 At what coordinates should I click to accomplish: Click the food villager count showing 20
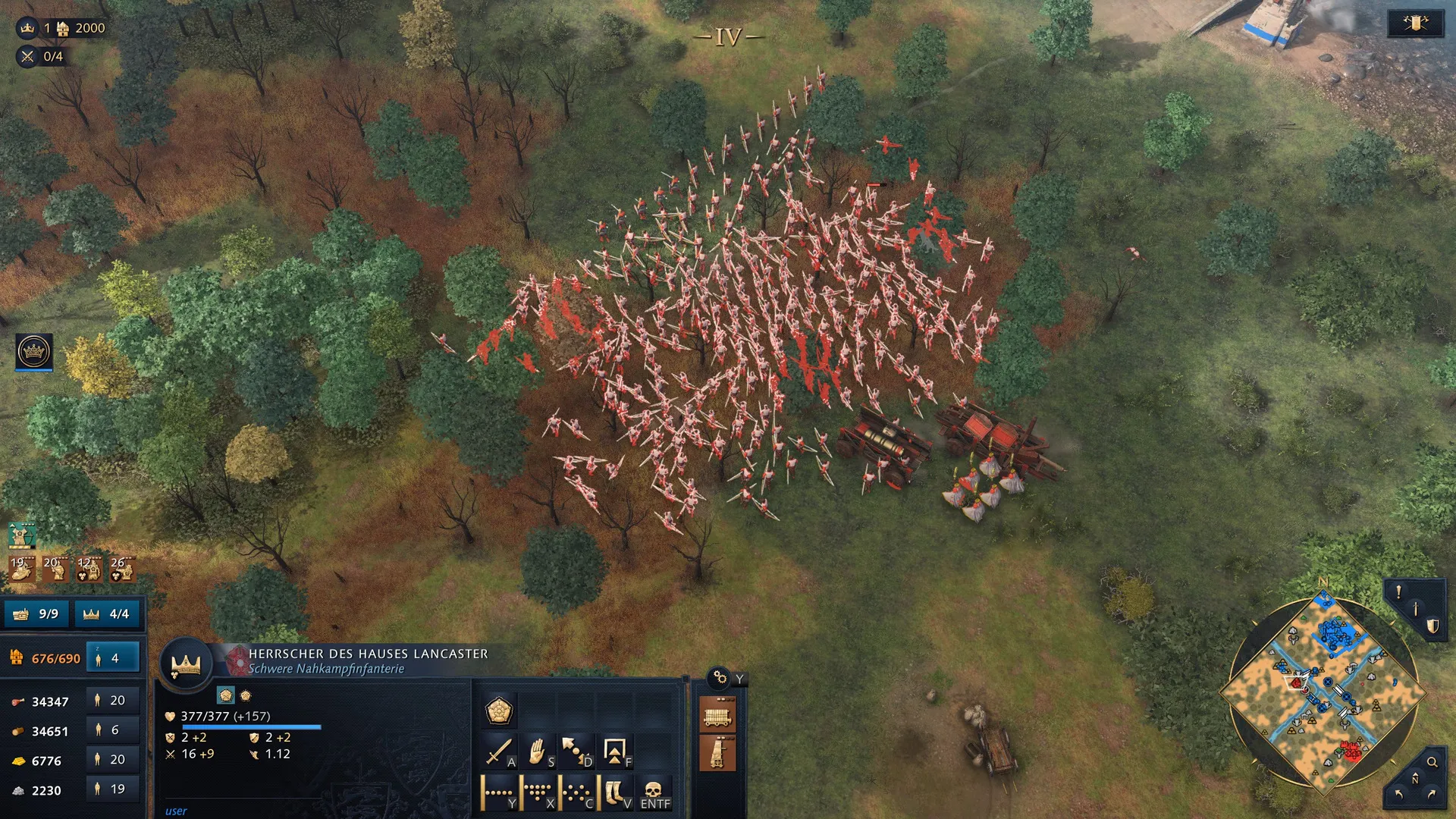click(111, 701)
